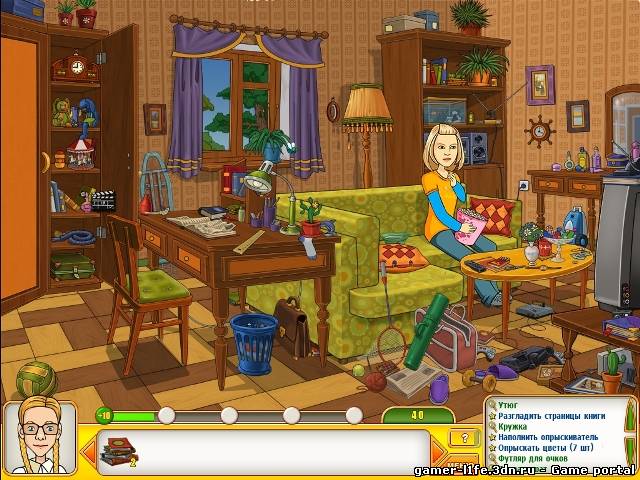640x480 pixels.
Task: Select the stack of books inventory item
Action: pyautogui.click(x=119, y=450)
